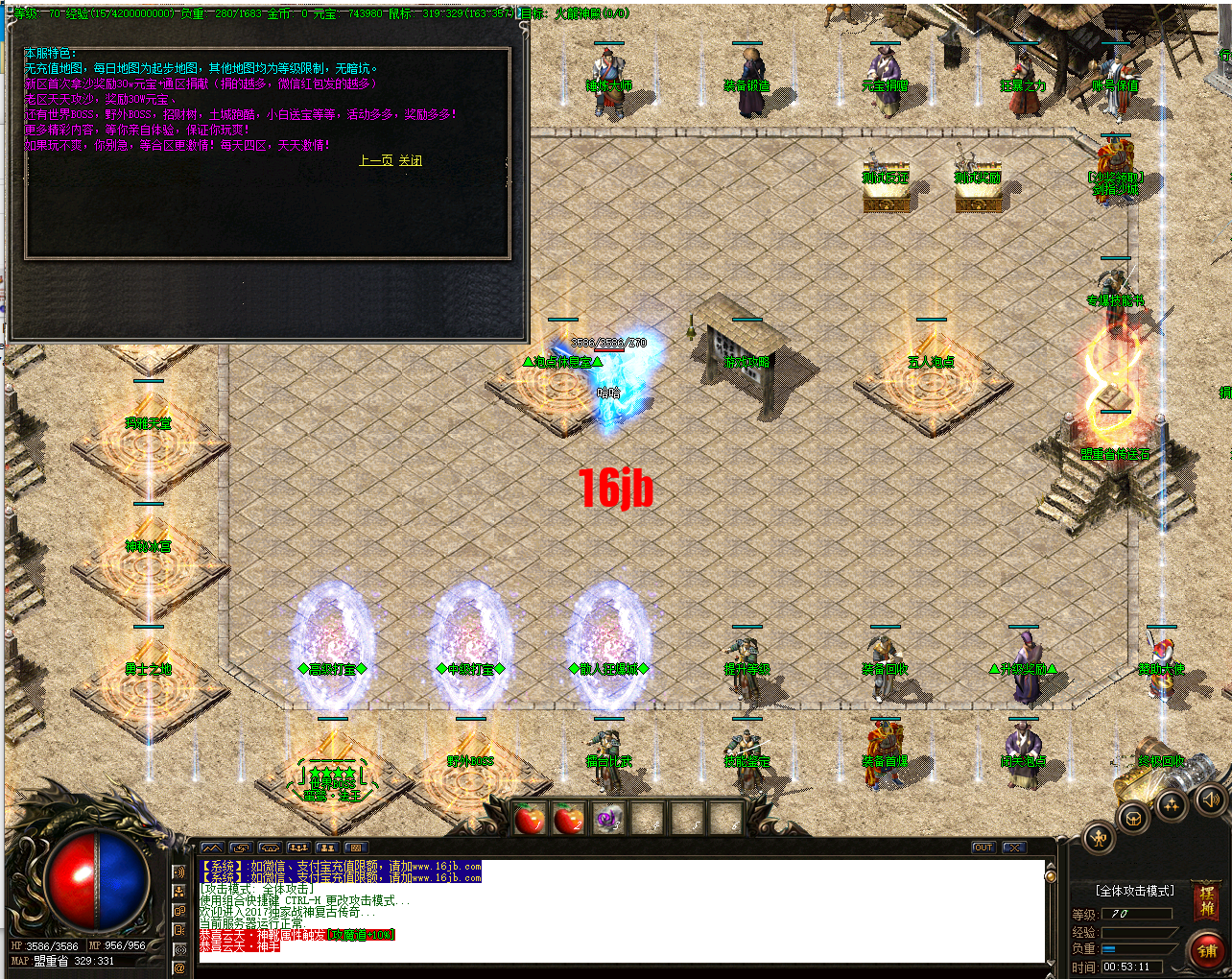Open your stall with the 摆摊 button
1232x979 pixels.
(x=1206, y=900)
